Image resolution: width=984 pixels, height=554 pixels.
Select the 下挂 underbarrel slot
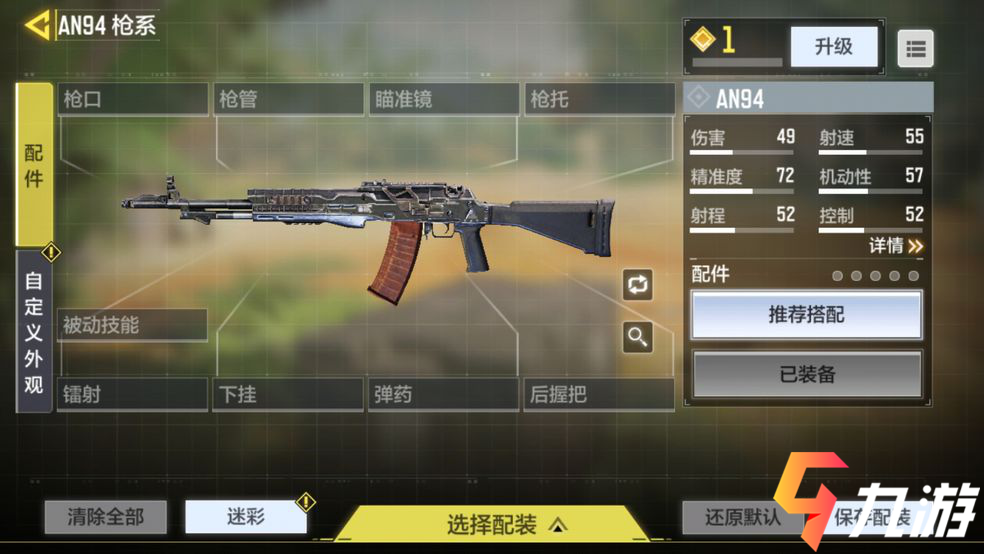pyautogui.click(x=288, y=394)
